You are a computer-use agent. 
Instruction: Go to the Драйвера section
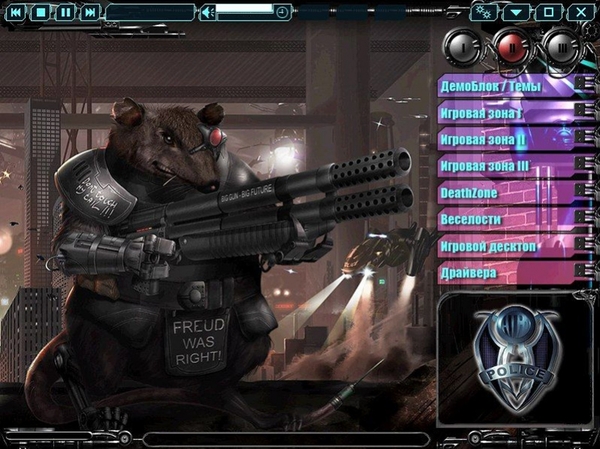click(x=505, y=272)
